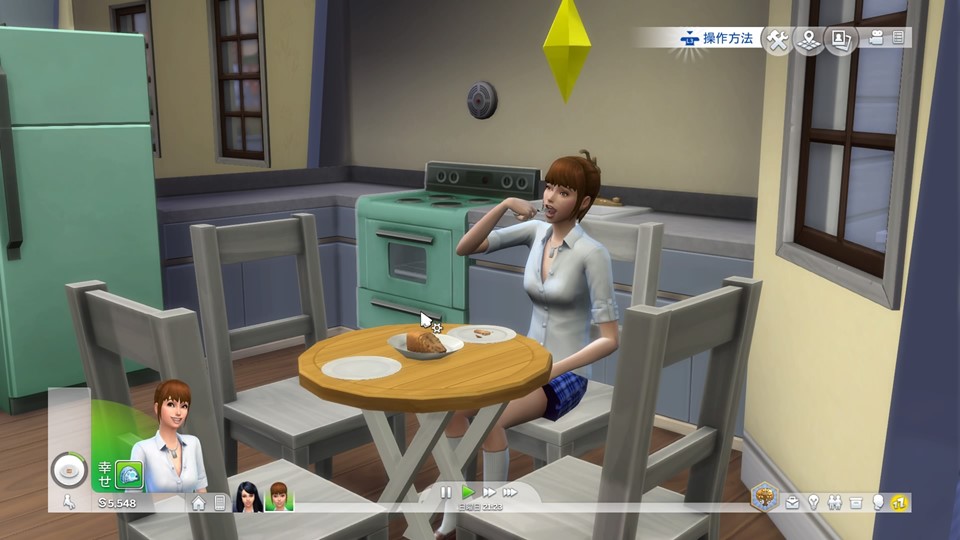Open the phone icon
Viewport: 960px width, 540px height.
click(x=220, y=503)
